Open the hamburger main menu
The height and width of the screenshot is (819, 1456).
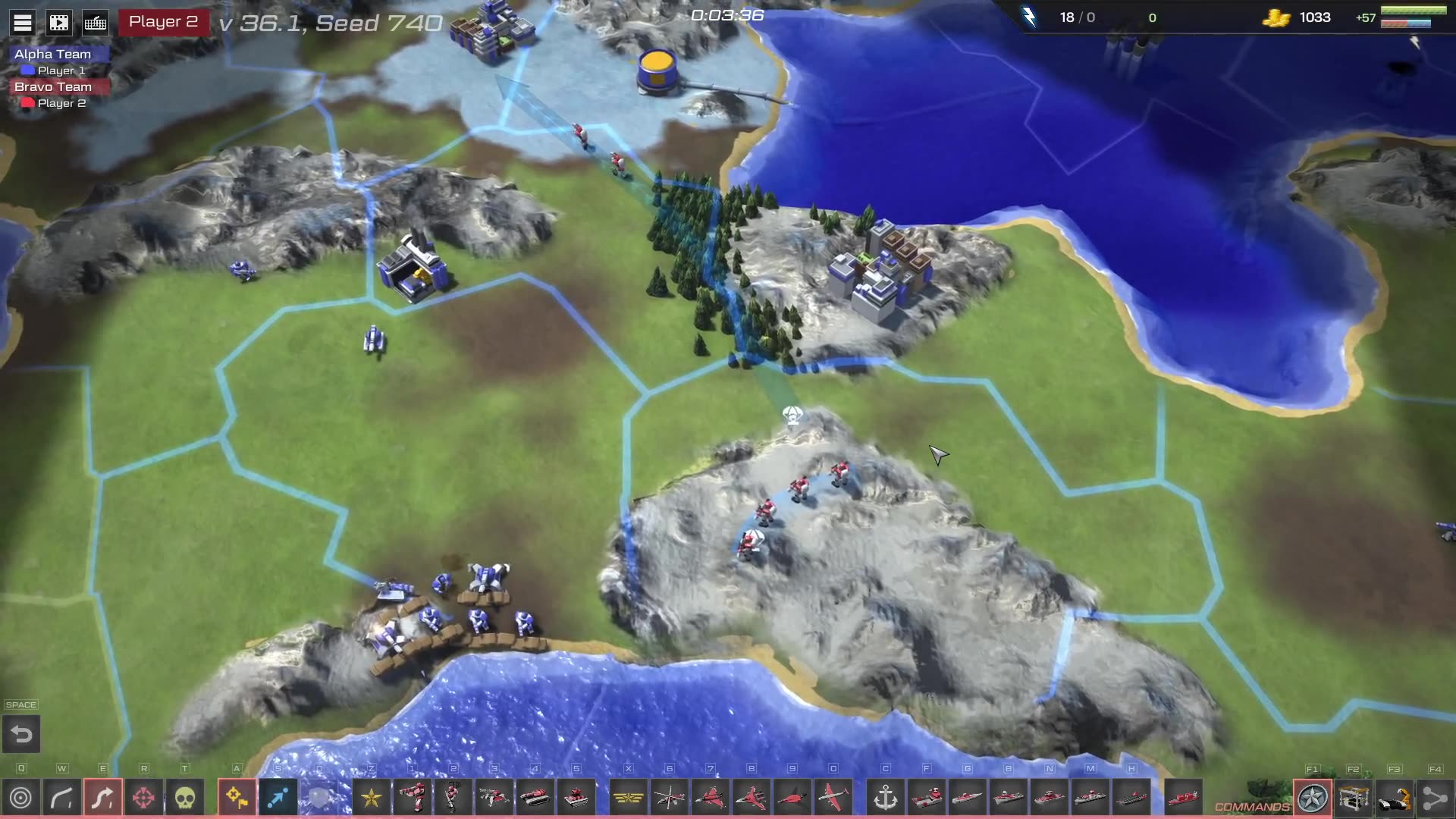[23, 23]
